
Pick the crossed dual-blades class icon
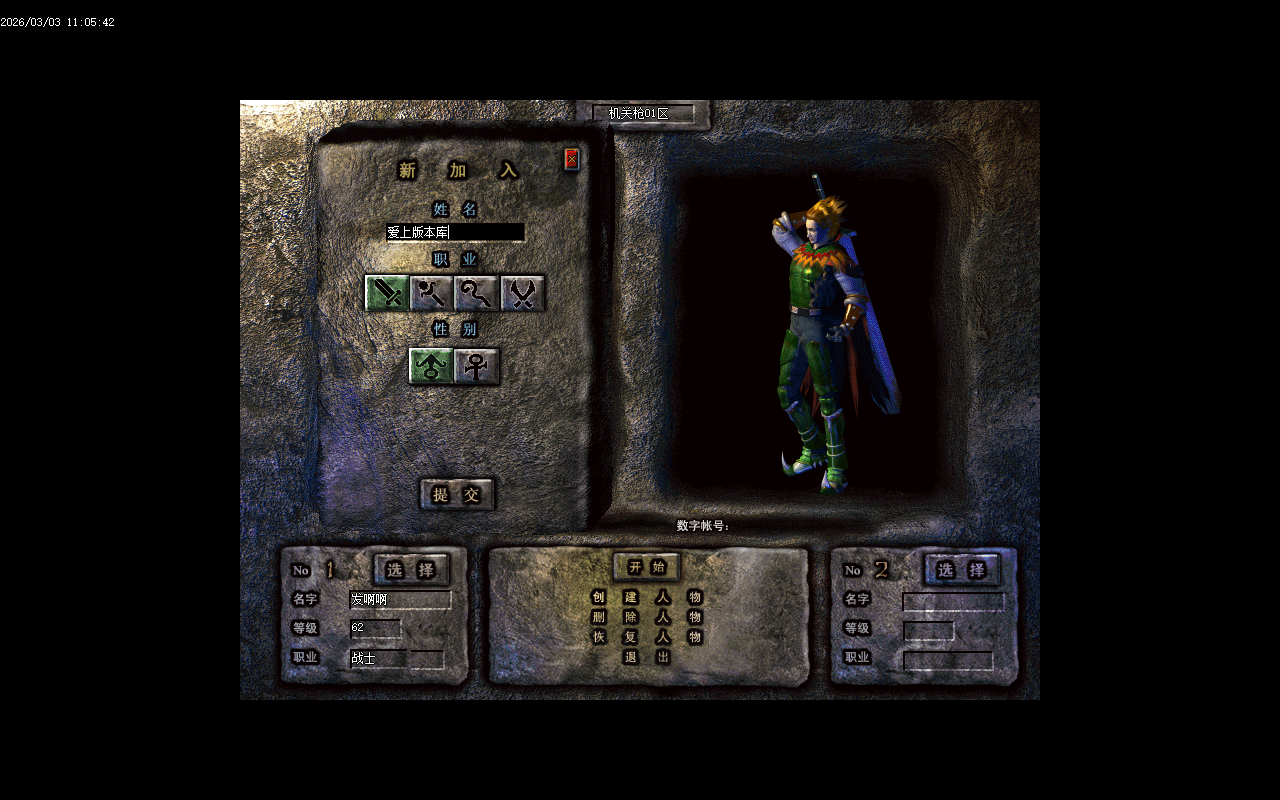click(521, 294)
